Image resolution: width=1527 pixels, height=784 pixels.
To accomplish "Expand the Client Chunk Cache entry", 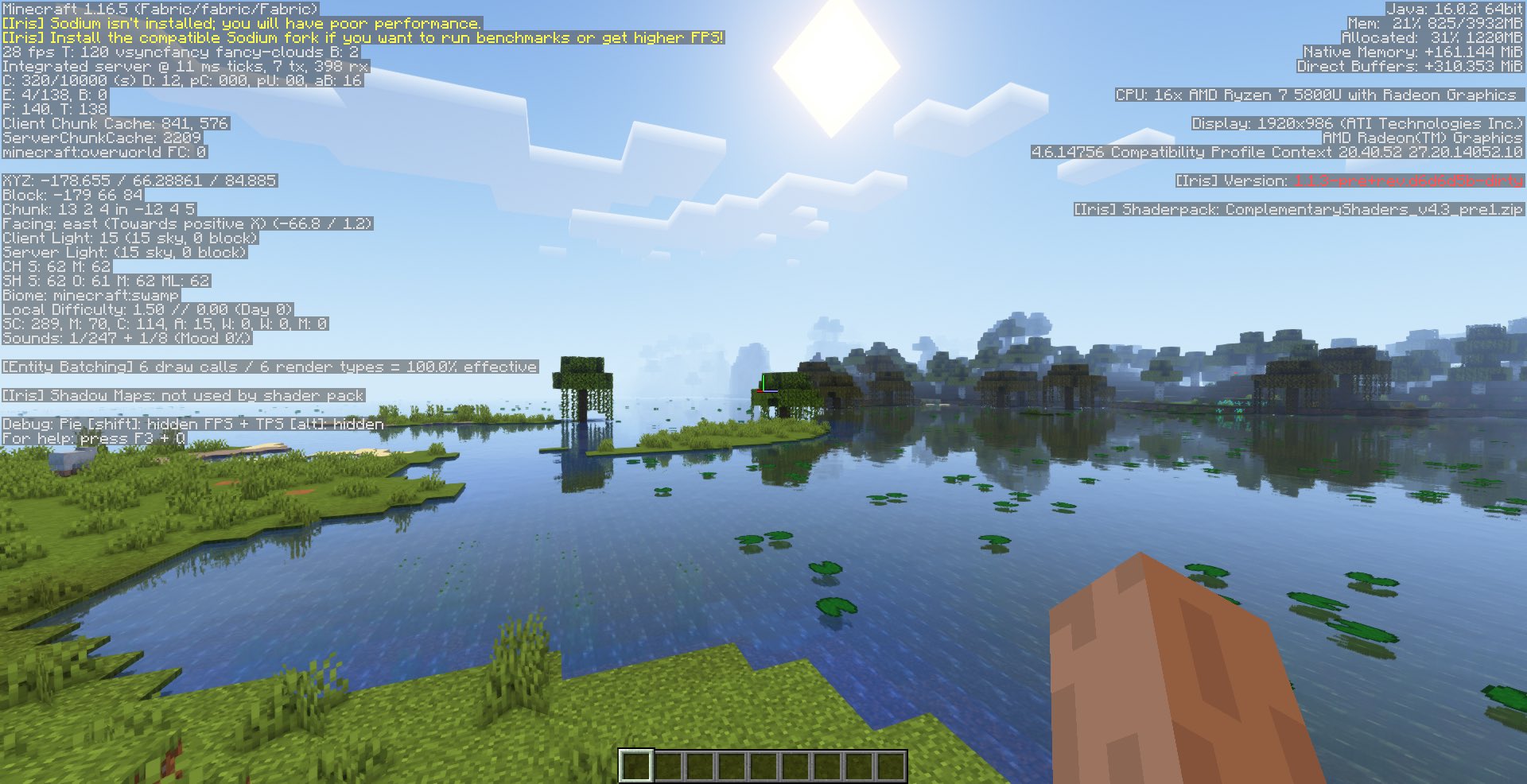I will pos(115,123).
